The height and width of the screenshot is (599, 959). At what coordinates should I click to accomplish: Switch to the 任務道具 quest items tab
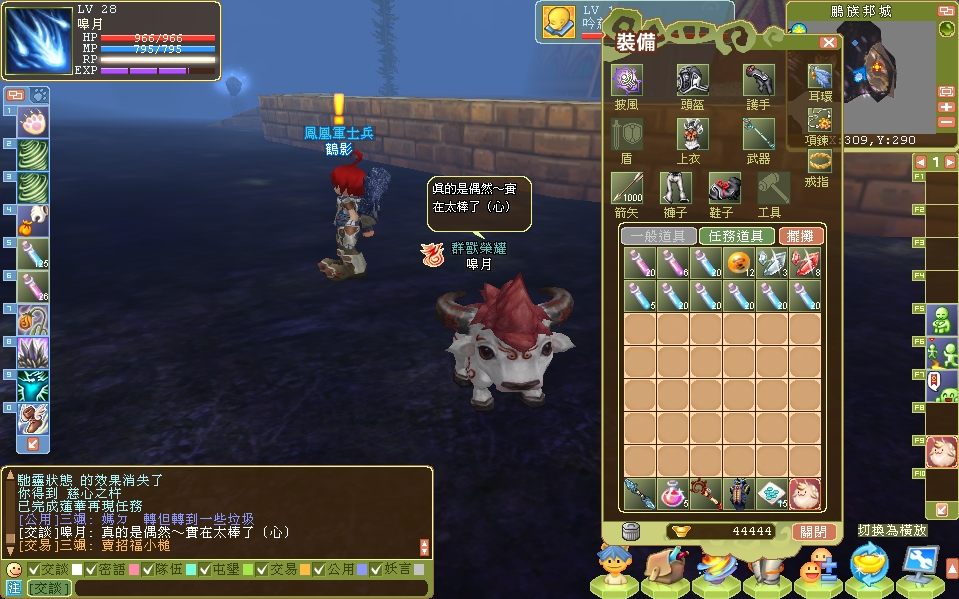pyautogui.click(x=736, y=236)
